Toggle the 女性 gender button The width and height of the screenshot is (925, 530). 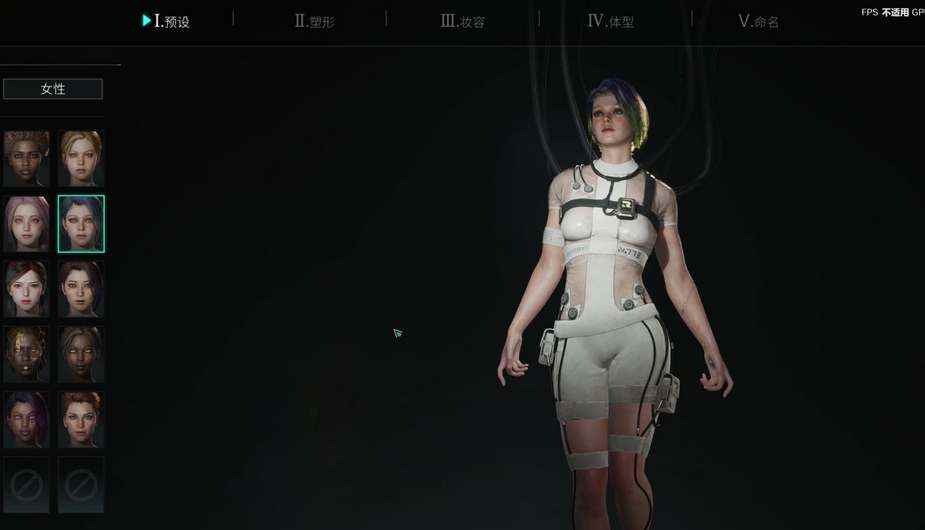[53, 89]
